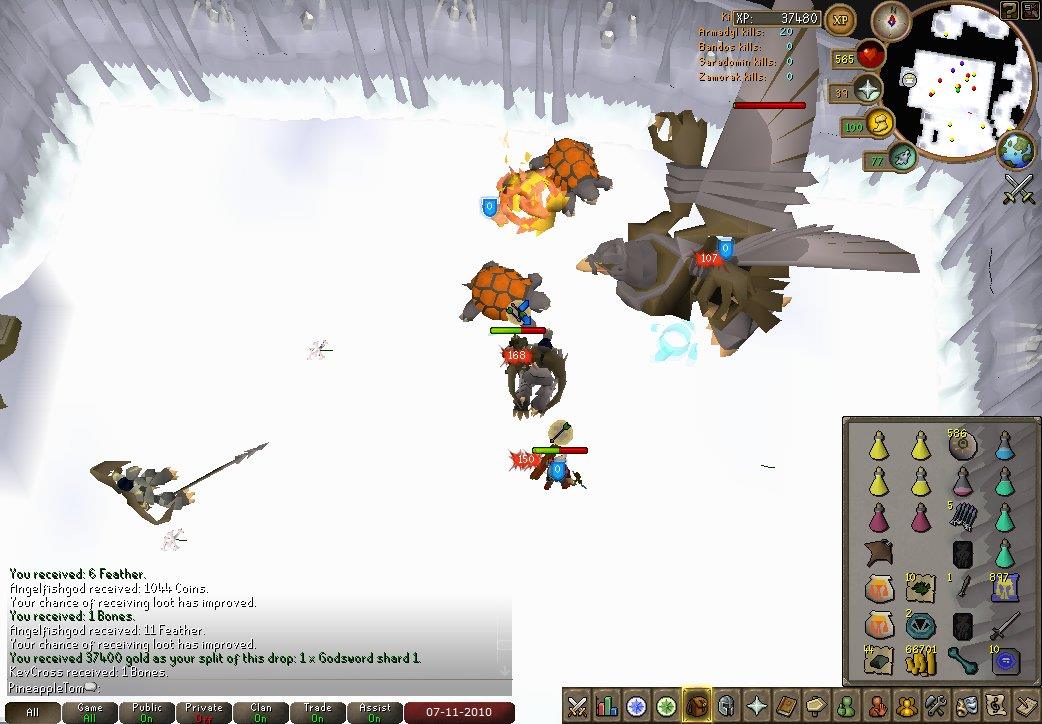Viewport: 1042px width, 724px height.
Task: Toggle run with the boot orb
Action: point(881,124)
